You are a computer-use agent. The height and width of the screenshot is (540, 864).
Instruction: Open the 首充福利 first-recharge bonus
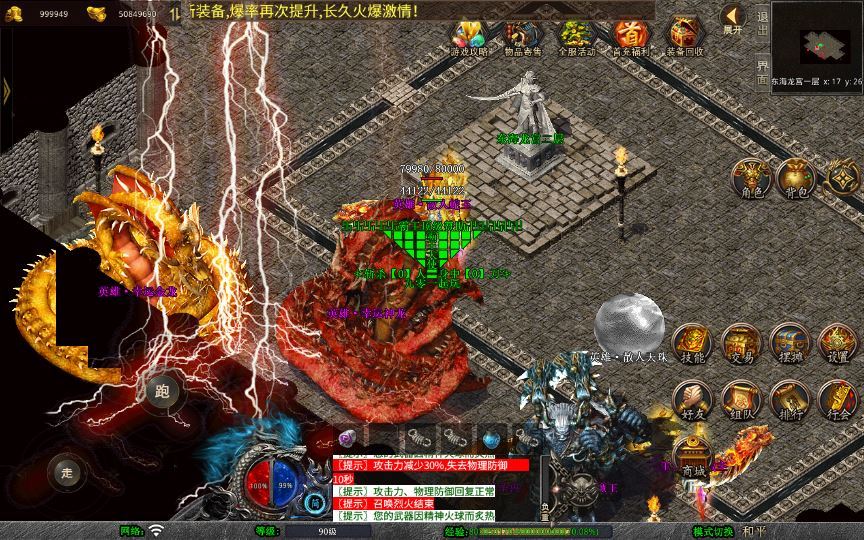point(630,37)
